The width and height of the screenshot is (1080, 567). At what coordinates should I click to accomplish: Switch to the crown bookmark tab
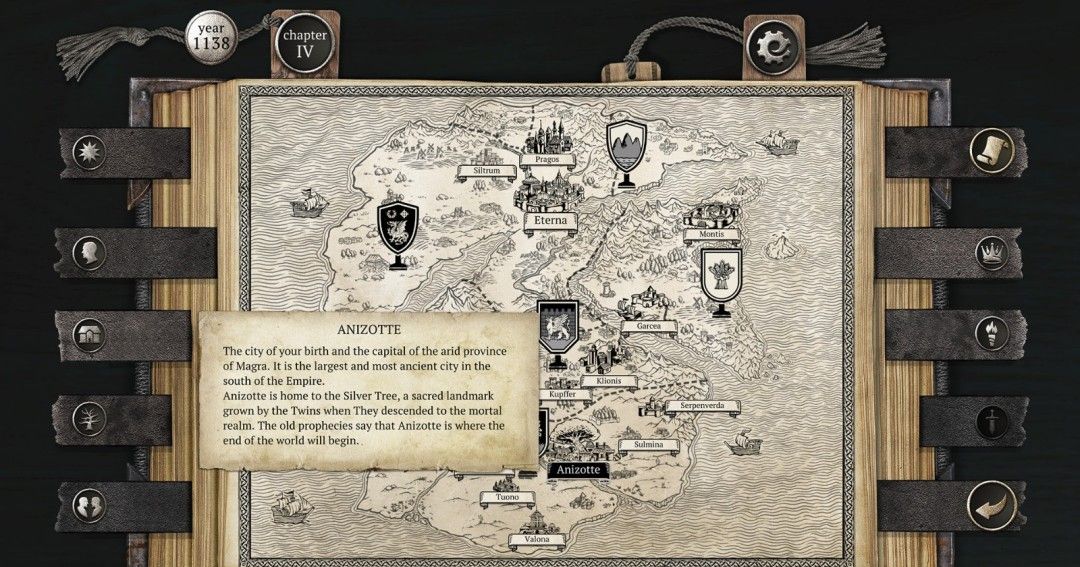[991, 252]
